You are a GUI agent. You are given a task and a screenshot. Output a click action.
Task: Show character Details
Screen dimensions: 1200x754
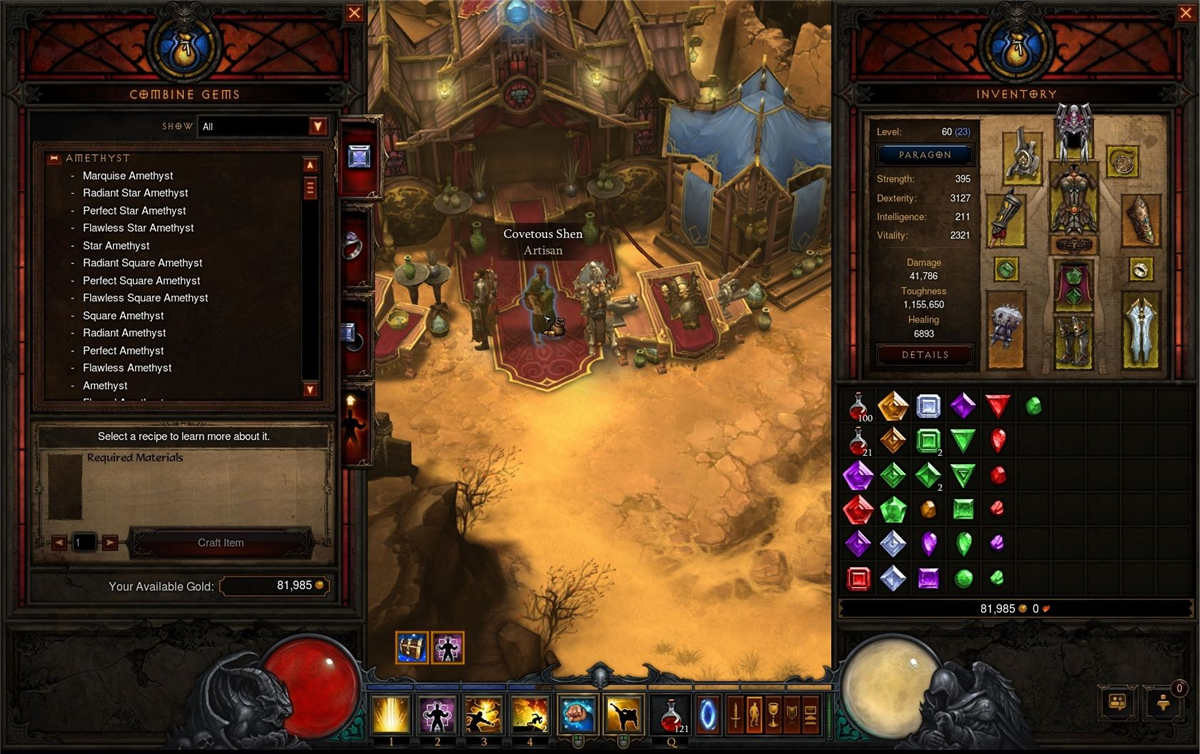click(925, 354)
